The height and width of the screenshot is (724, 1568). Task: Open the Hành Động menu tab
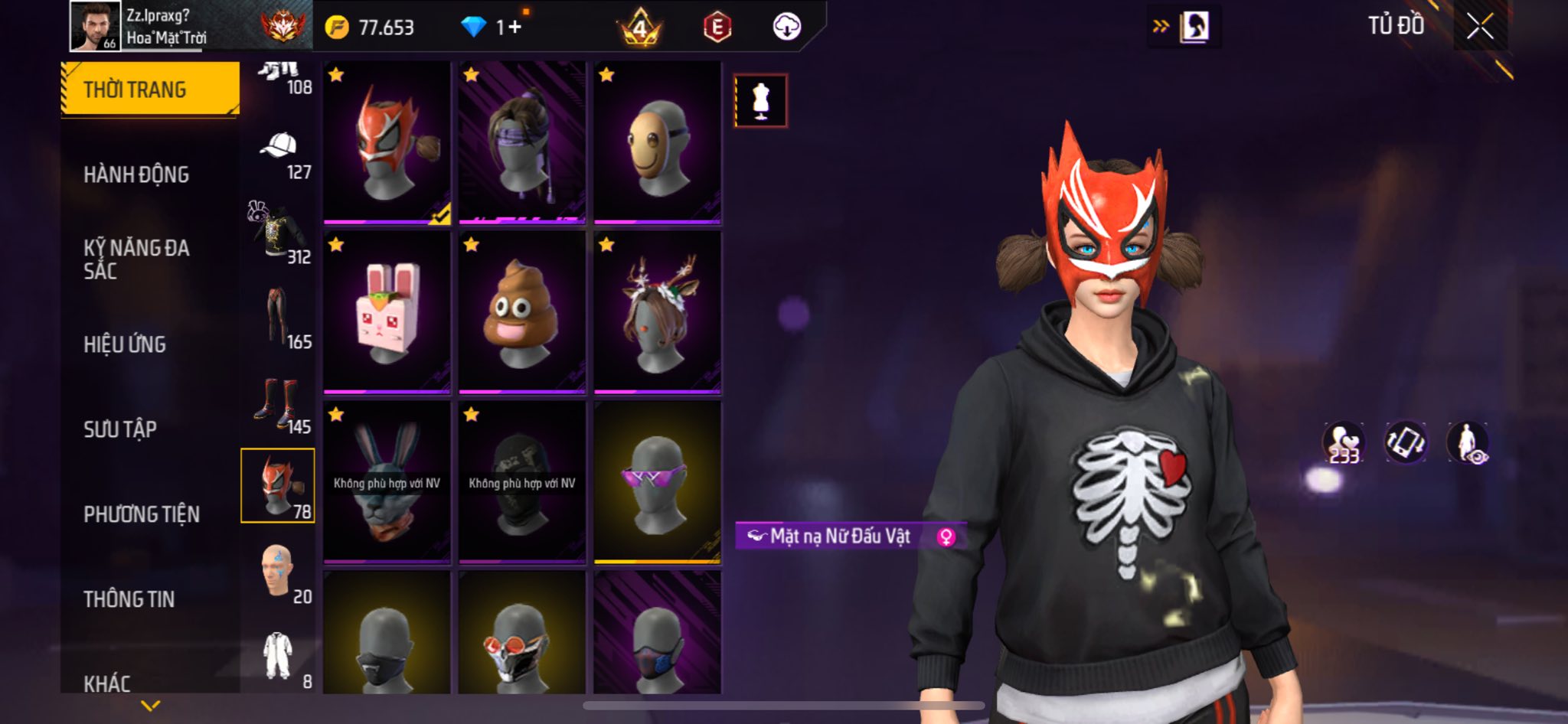click(x=136, y=174)
